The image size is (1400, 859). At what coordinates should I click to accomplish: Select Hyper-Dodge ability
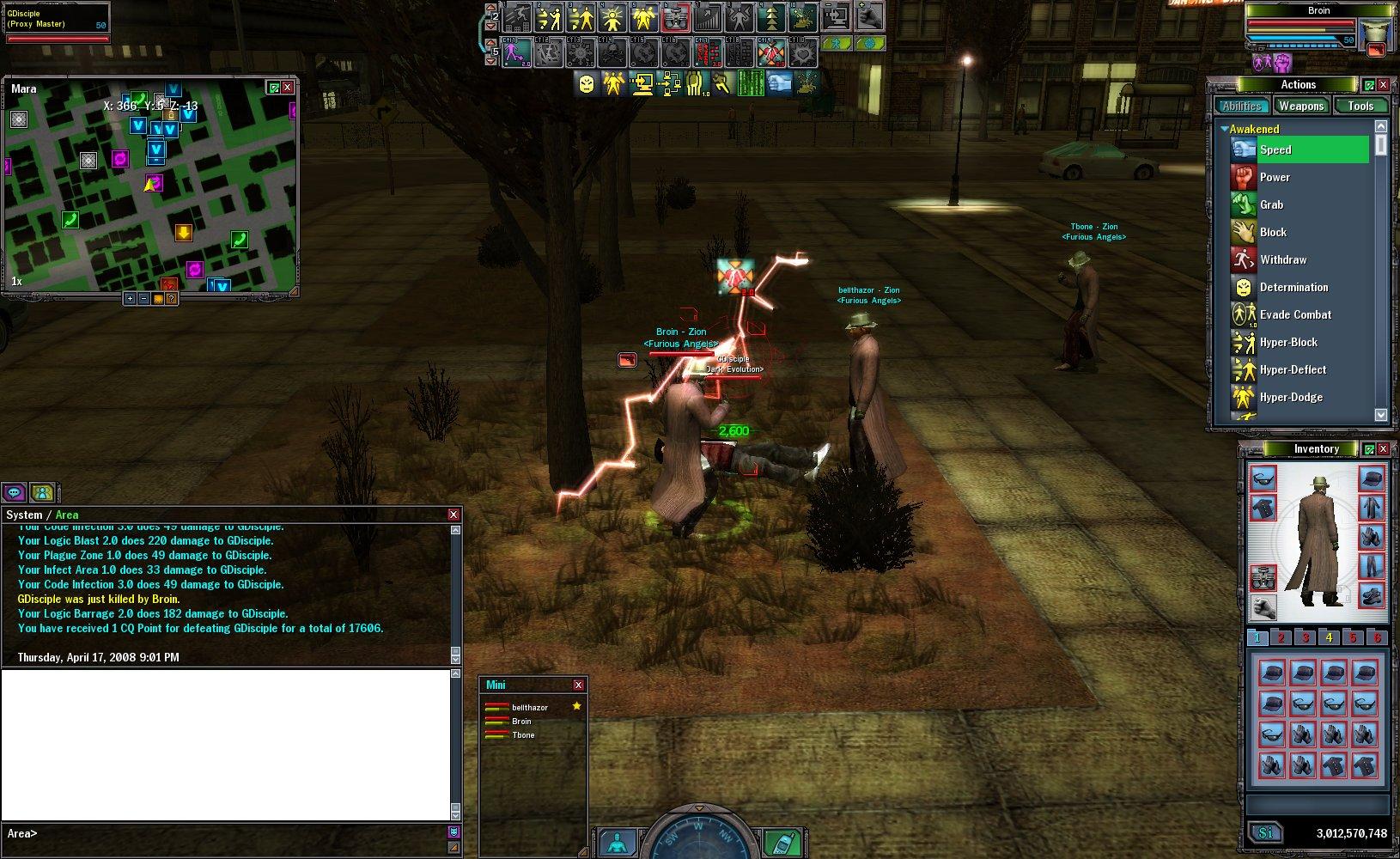coord(1290,397)
